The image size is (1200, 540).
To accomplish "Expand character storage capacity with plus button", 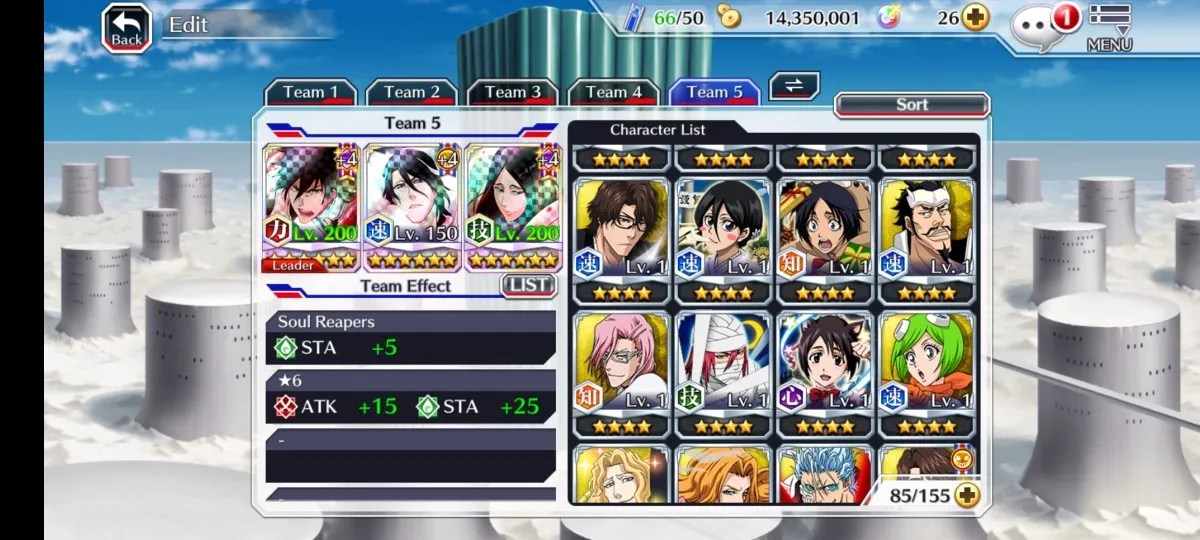I will (966, 494).
